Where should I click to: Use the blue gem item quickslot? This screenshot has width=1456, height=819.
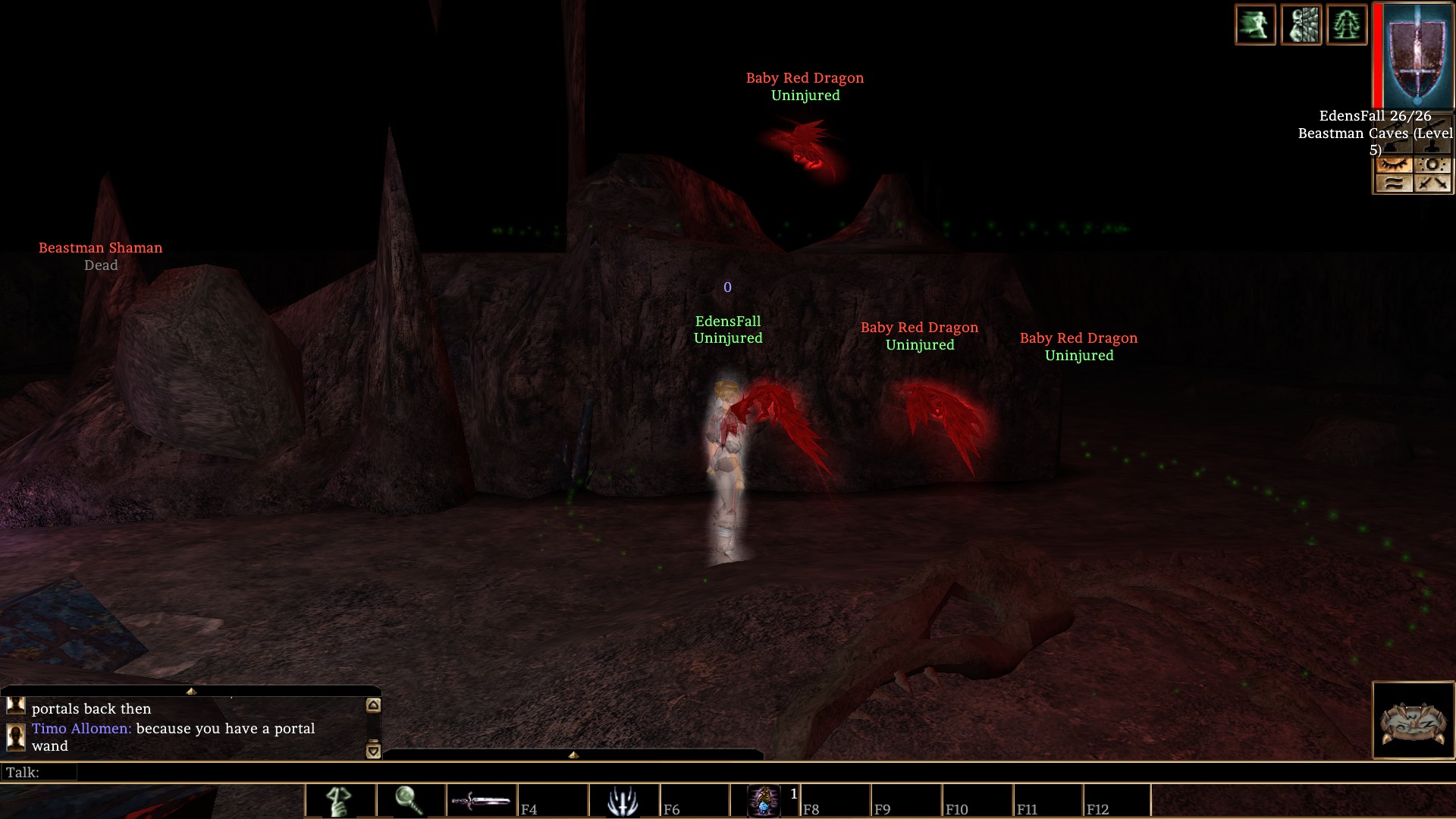pyautogui.click(x=764, y=802)
